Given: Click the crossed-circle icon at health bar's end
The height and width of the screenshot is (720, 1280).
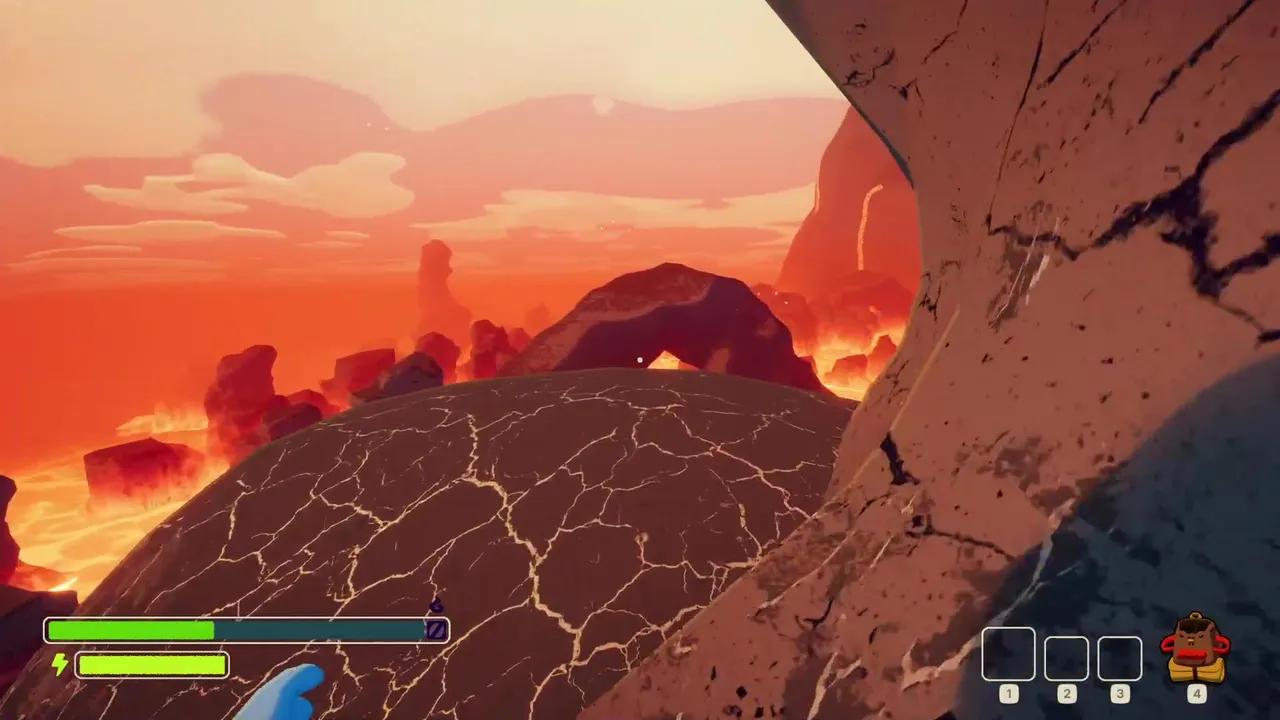Looking at the screenshot, I should (x=435, y=630).
